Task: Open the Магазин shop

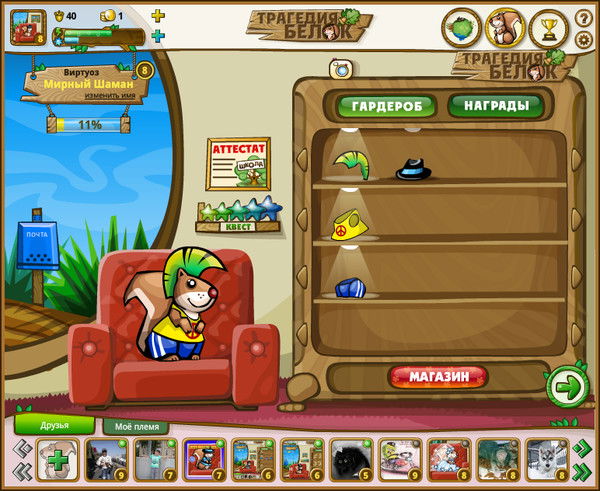Action: (438, 377)
